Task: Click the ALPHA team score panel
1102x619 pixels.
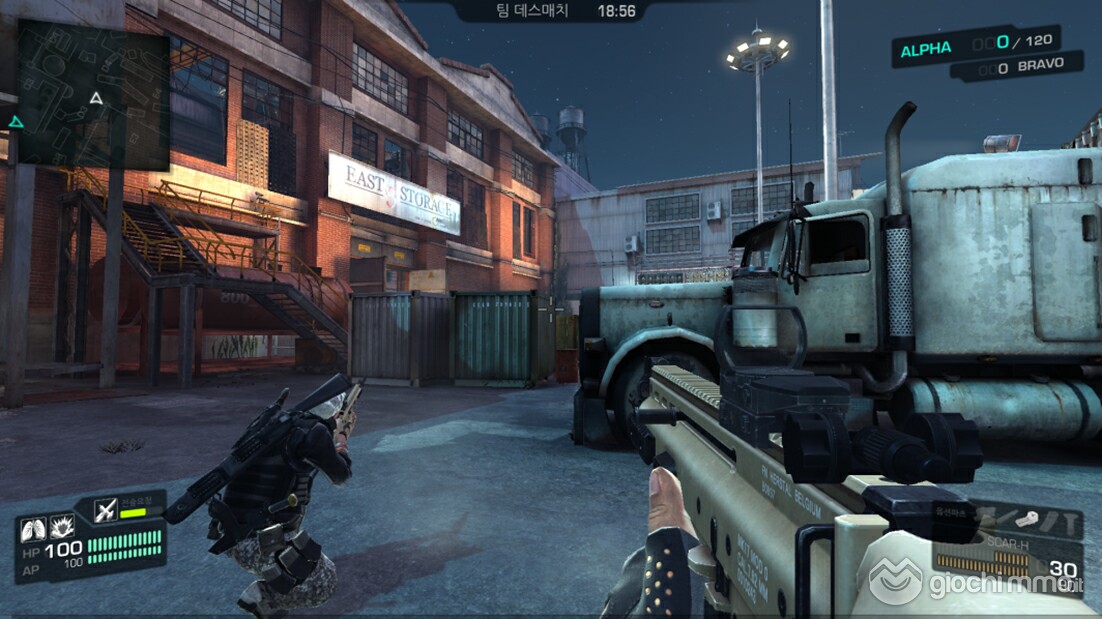Action: 975,47
